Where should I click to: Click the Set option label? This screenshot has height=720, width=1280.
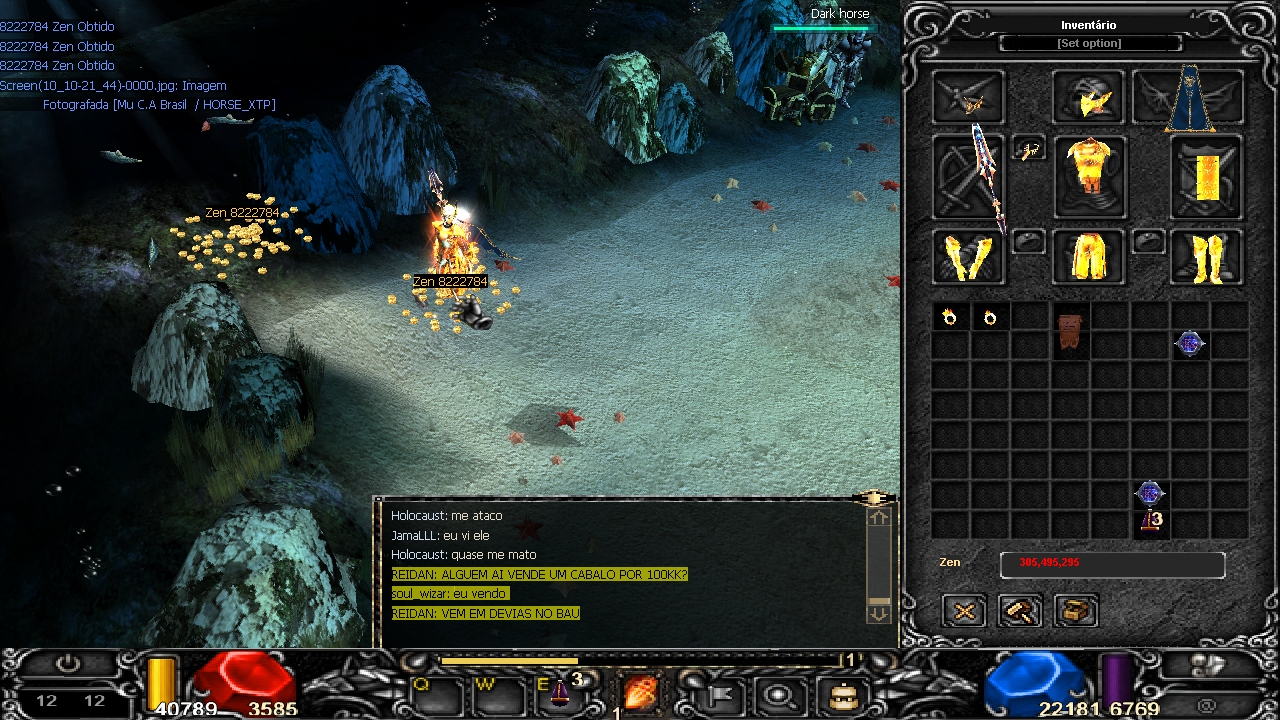(1089, 44)
